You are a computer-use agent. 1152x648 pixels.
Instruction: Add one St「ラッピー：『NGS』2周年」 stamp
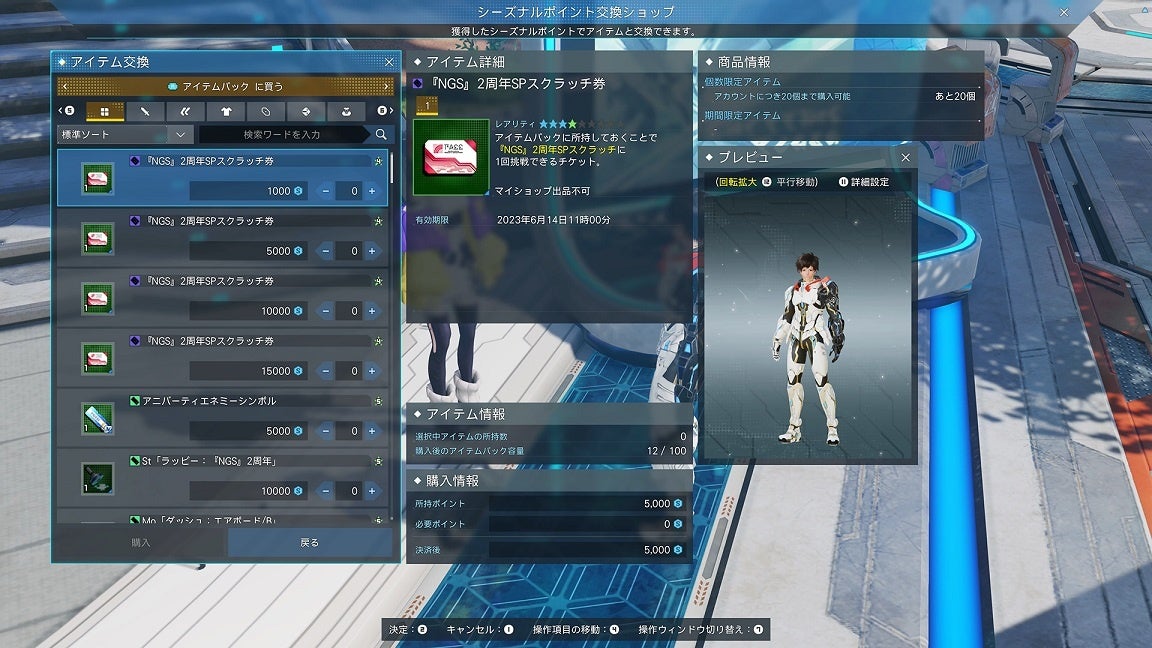(x=372, y=491)
